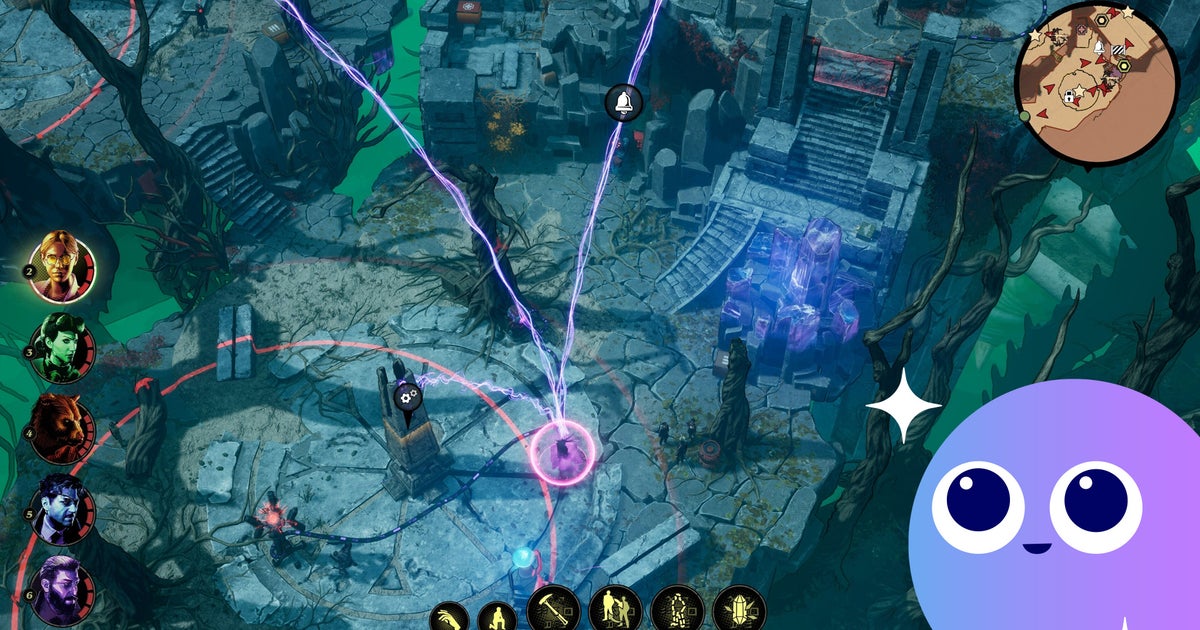Click the bell marker on the minimap
The width and height of the screenshot is (1200, 630).
coord(1098,47)
